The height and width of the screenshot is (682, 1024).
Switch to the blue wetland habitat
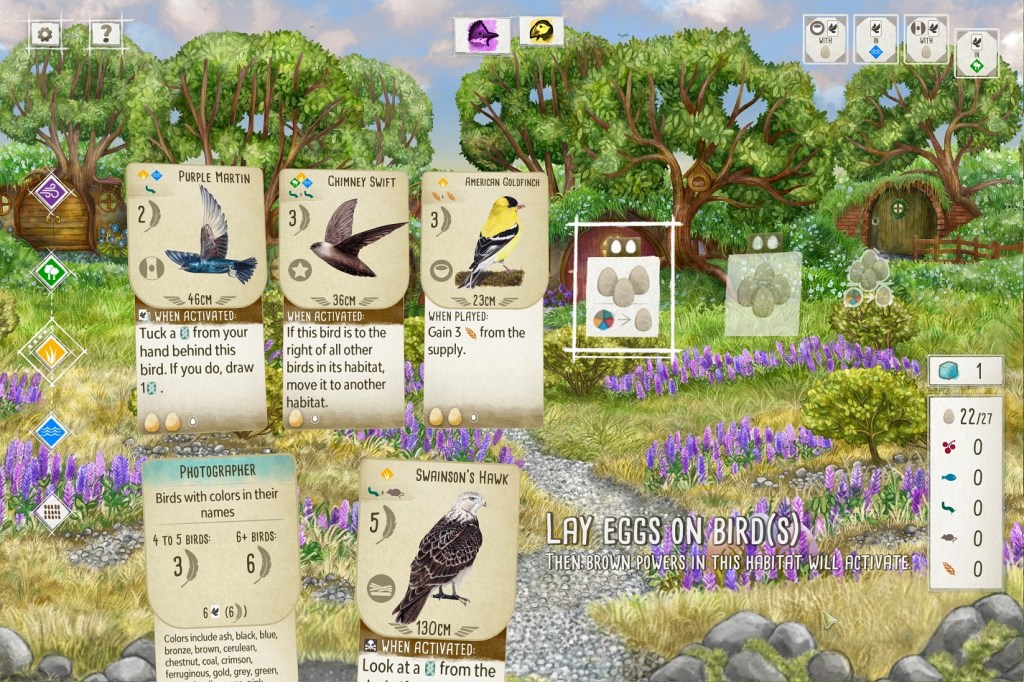tap(50, 431)
